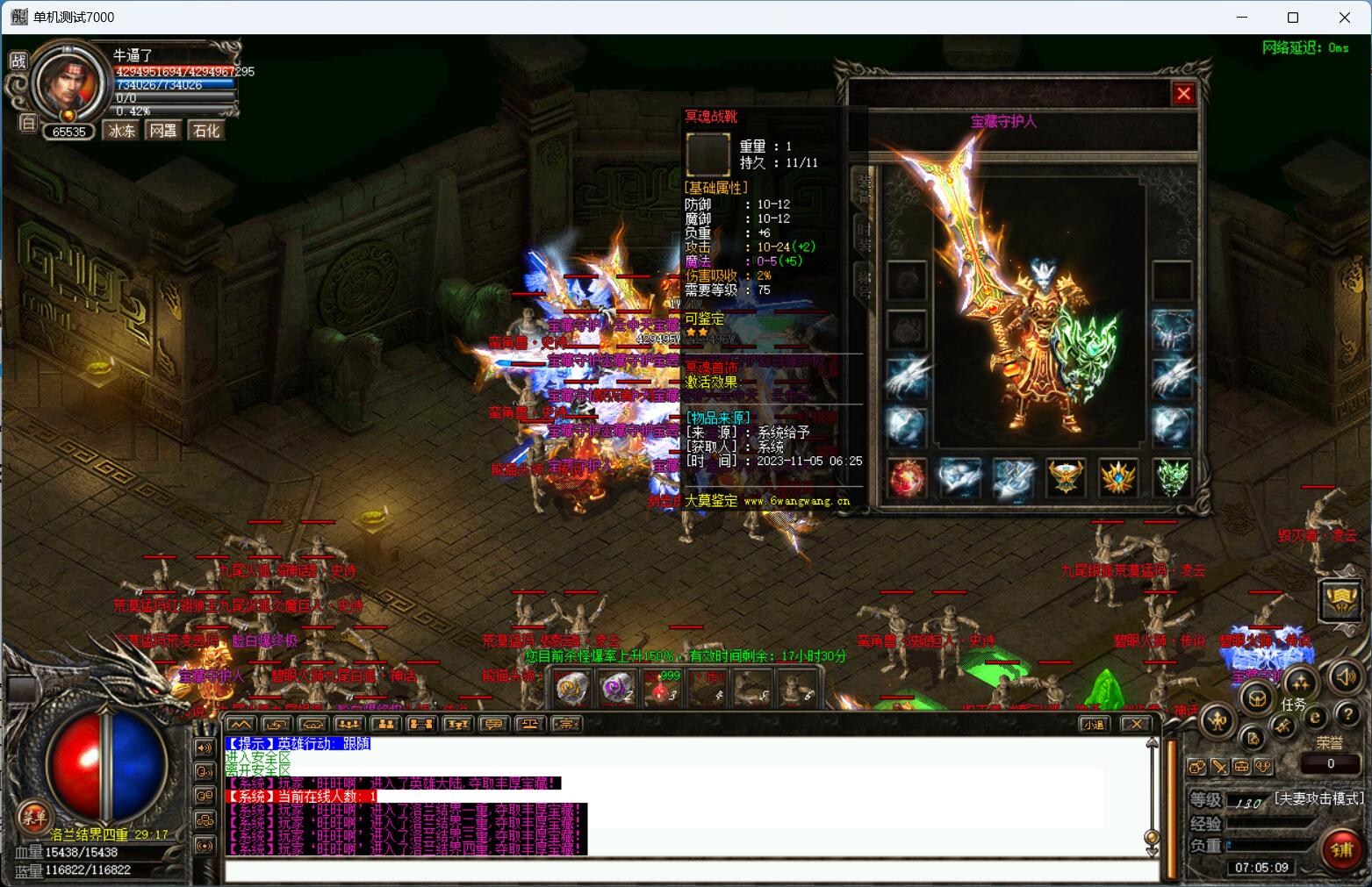
Task: Click the chat text input field
Action: click(x=685, y=870)
